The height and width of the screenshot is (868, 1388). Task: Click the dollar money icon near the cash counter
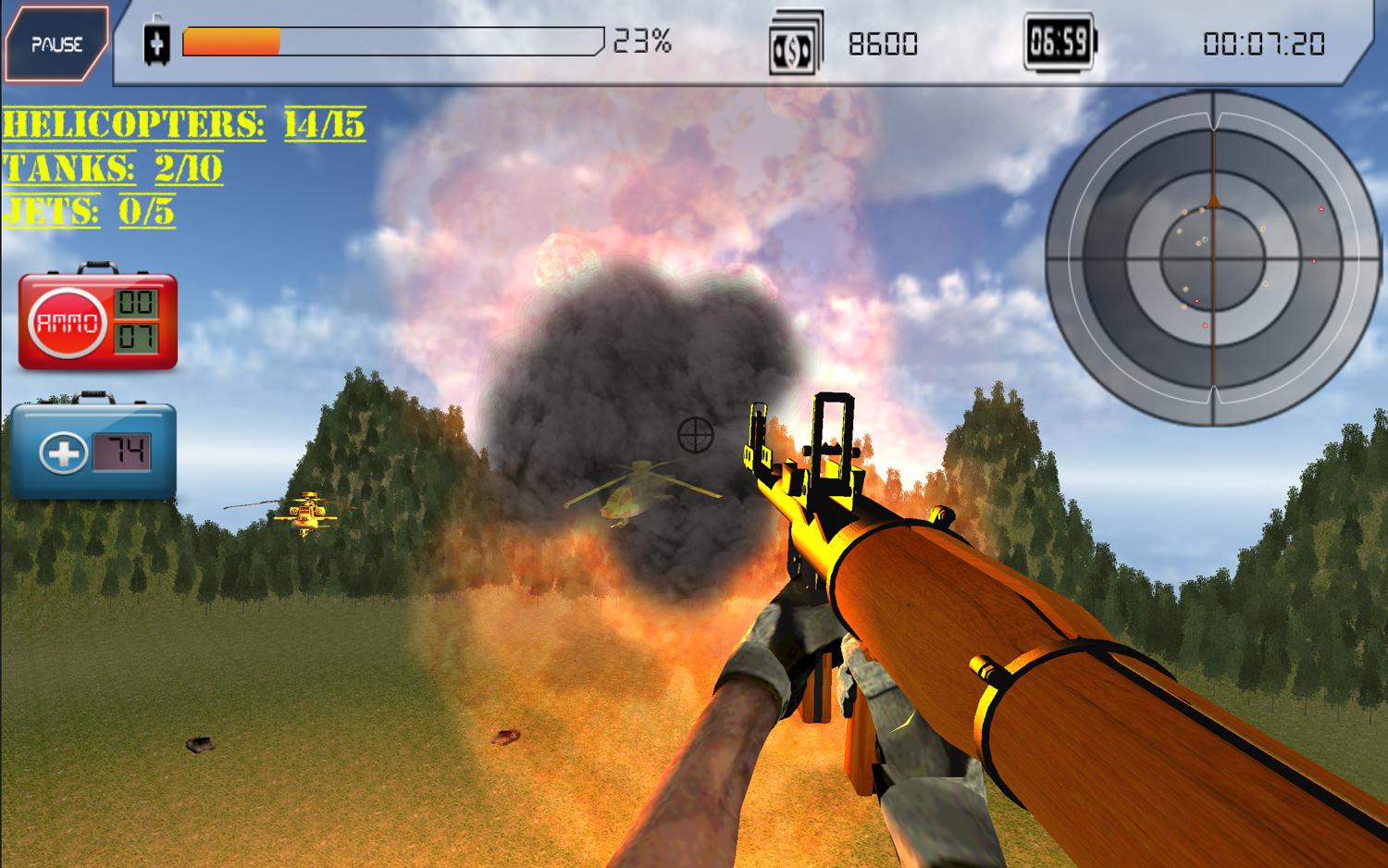point(796,40)
